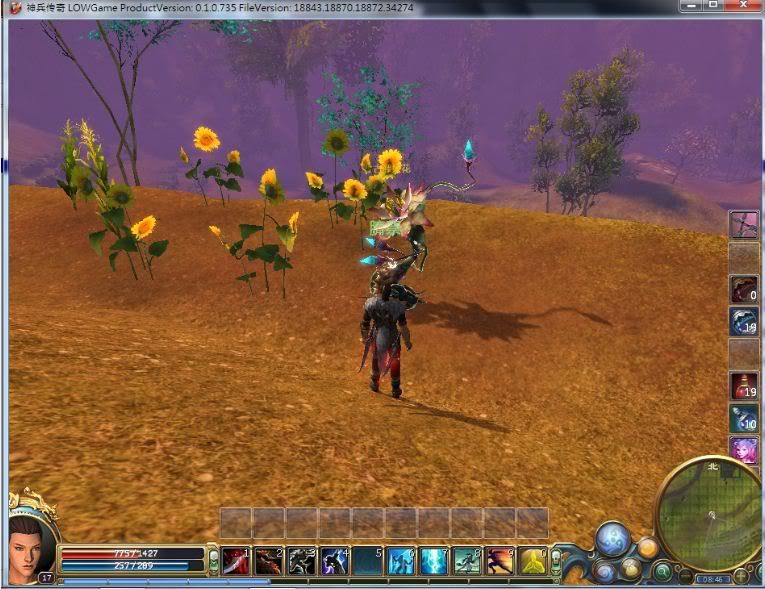Use the blue swirl item with count 19
This screenshot has height=589, width=765.
pos(743,321)
